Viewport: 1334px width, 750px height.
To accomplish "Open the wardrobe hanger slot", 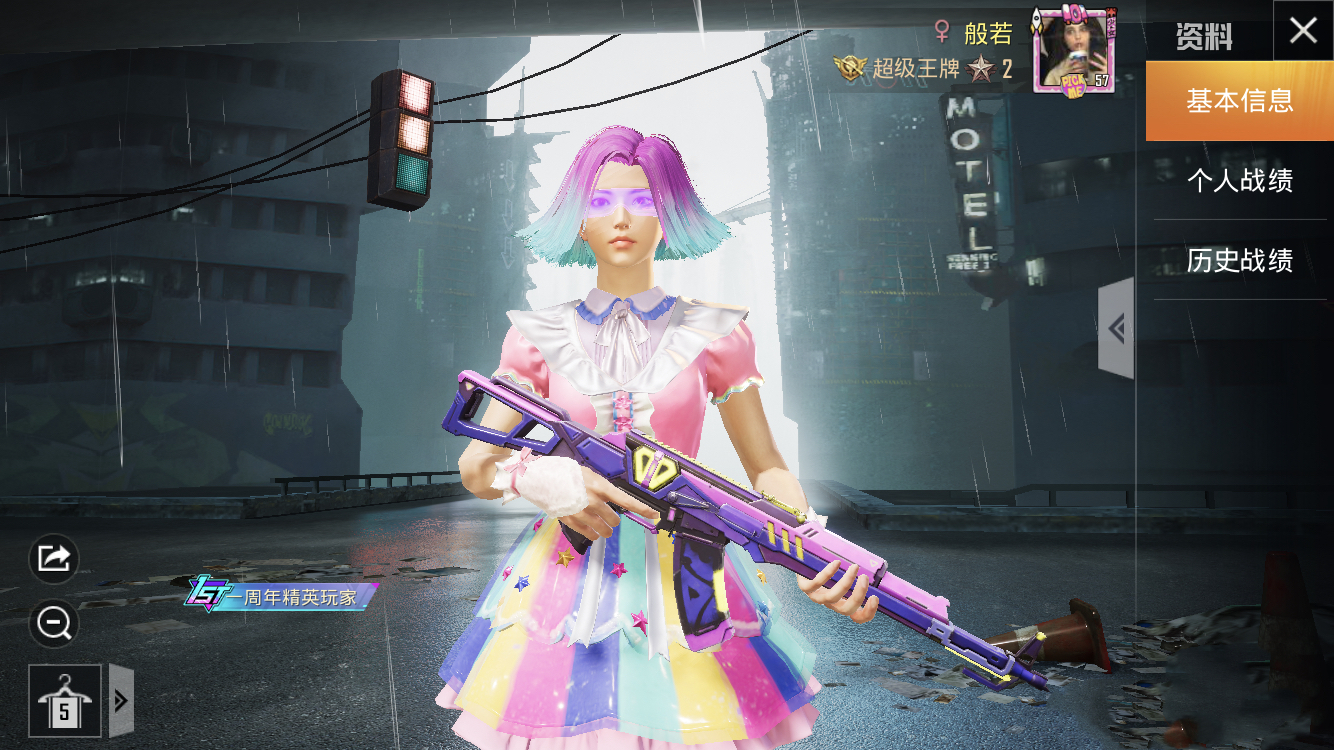I will (65, 700).
